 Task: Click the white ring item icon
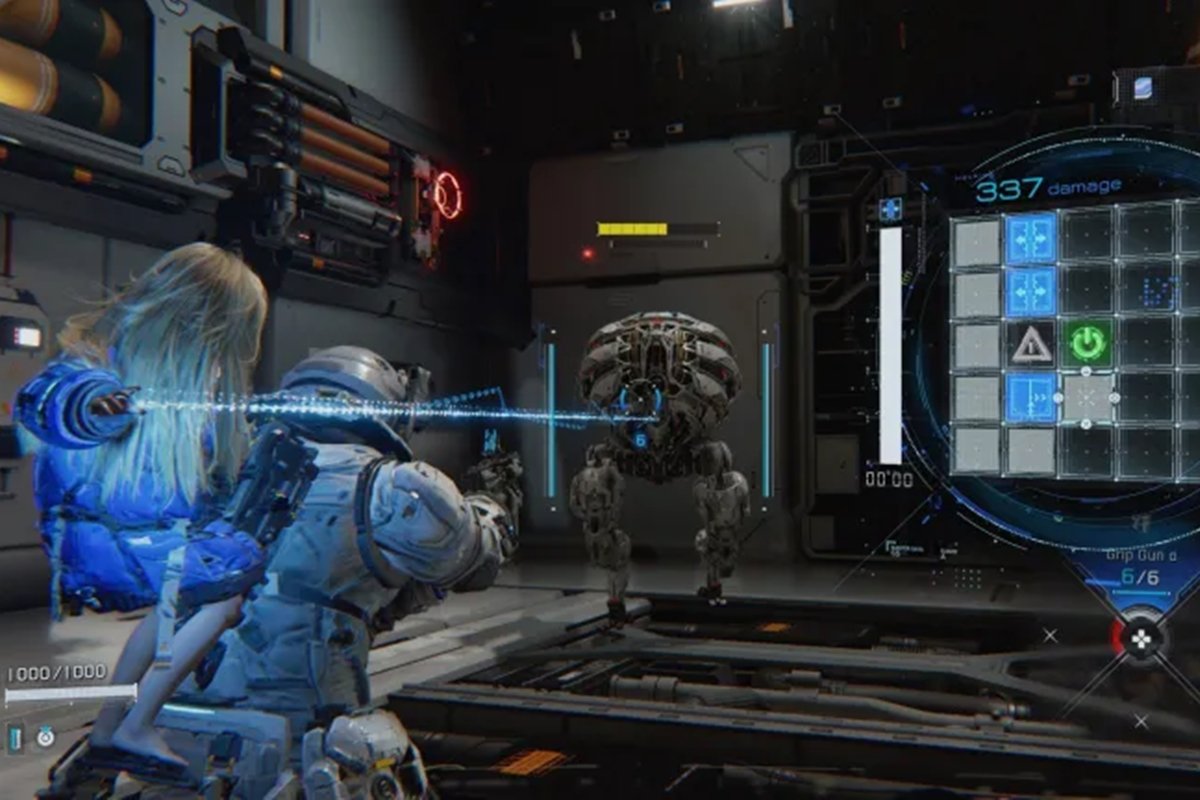(x=45, y=738)
